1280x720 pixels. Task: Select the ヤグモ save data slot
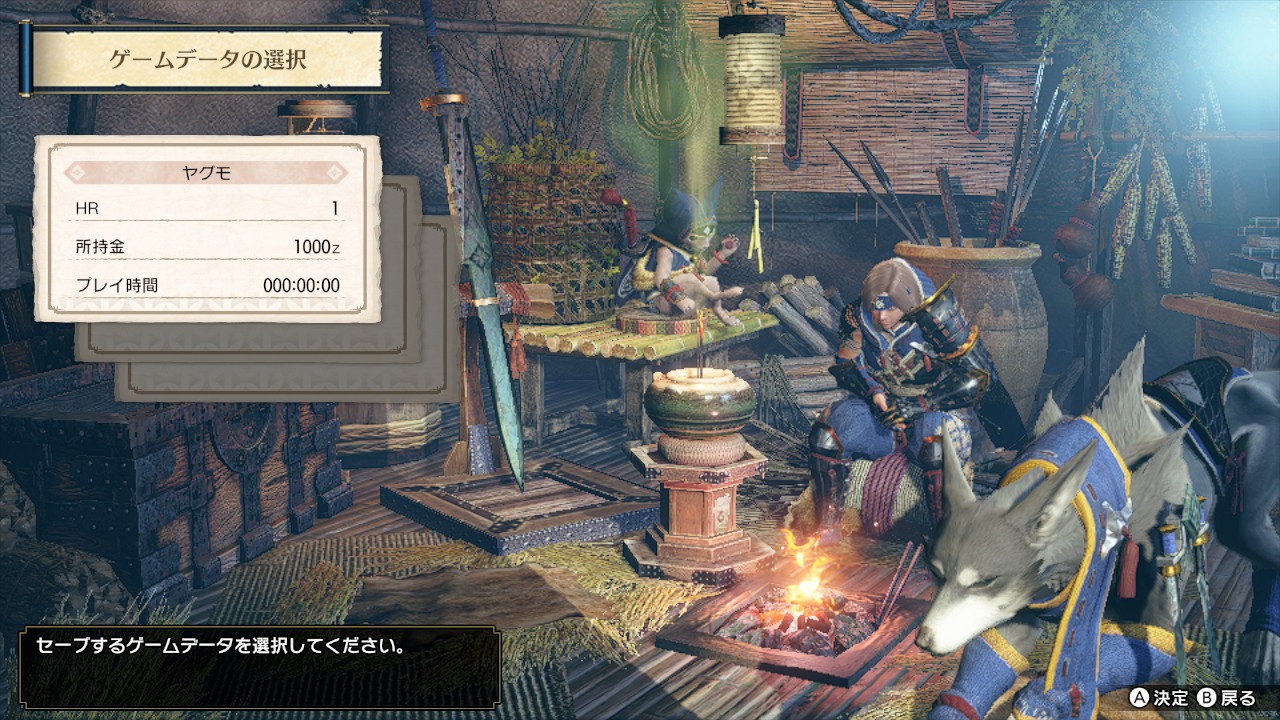[x=208, y=229]
